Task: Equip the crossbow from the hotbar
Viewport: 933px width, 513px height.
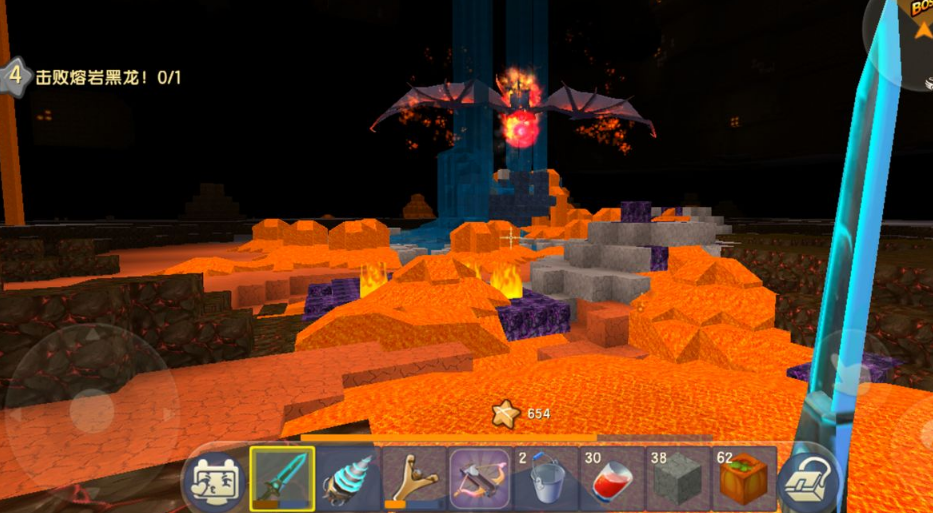Action: (480, 478)
